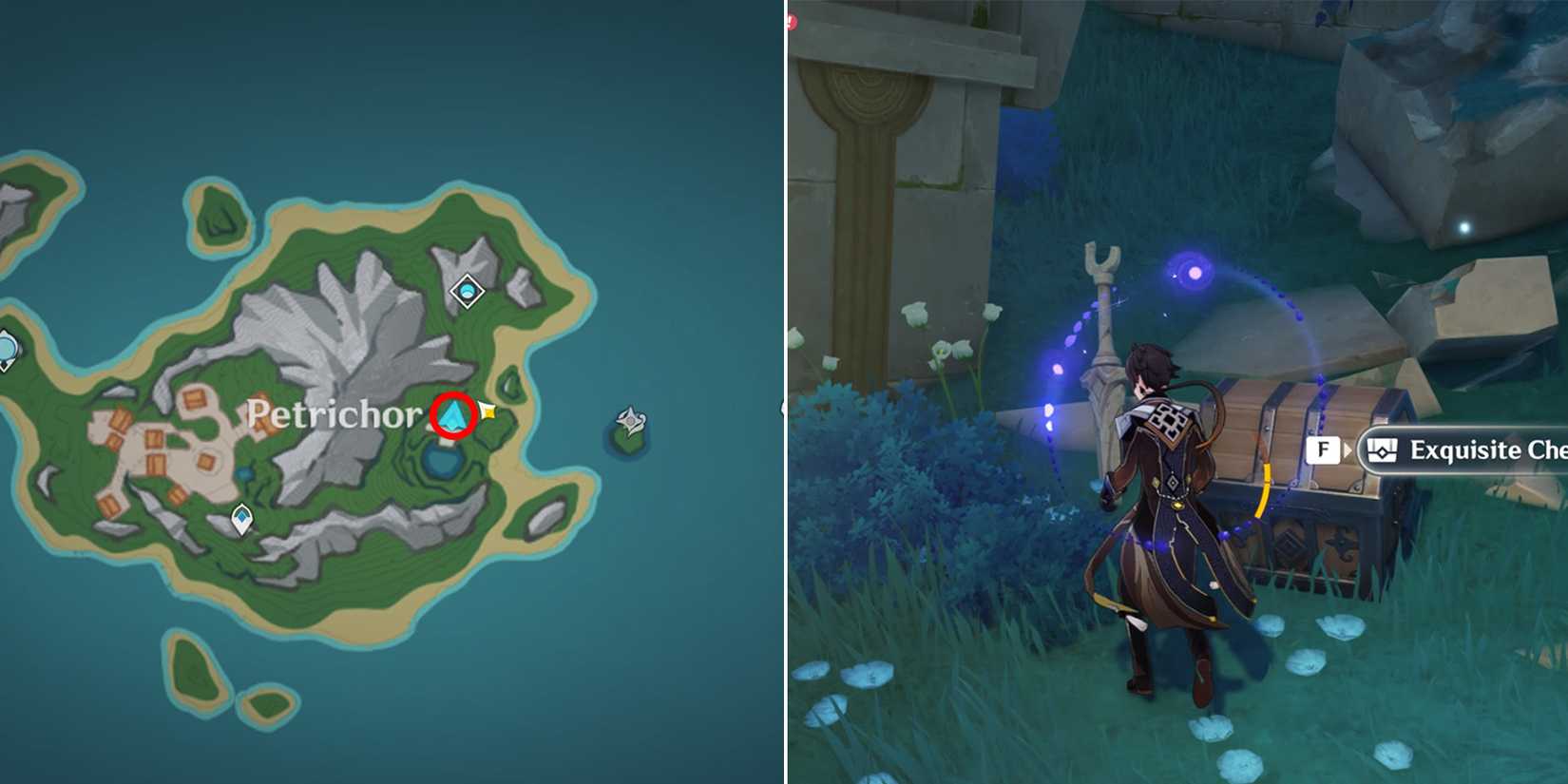Select the yellow quest flag marker beside Petrichor
Image resolution: width=1568 pixels, height=784 pixels.
click(488, 411)
